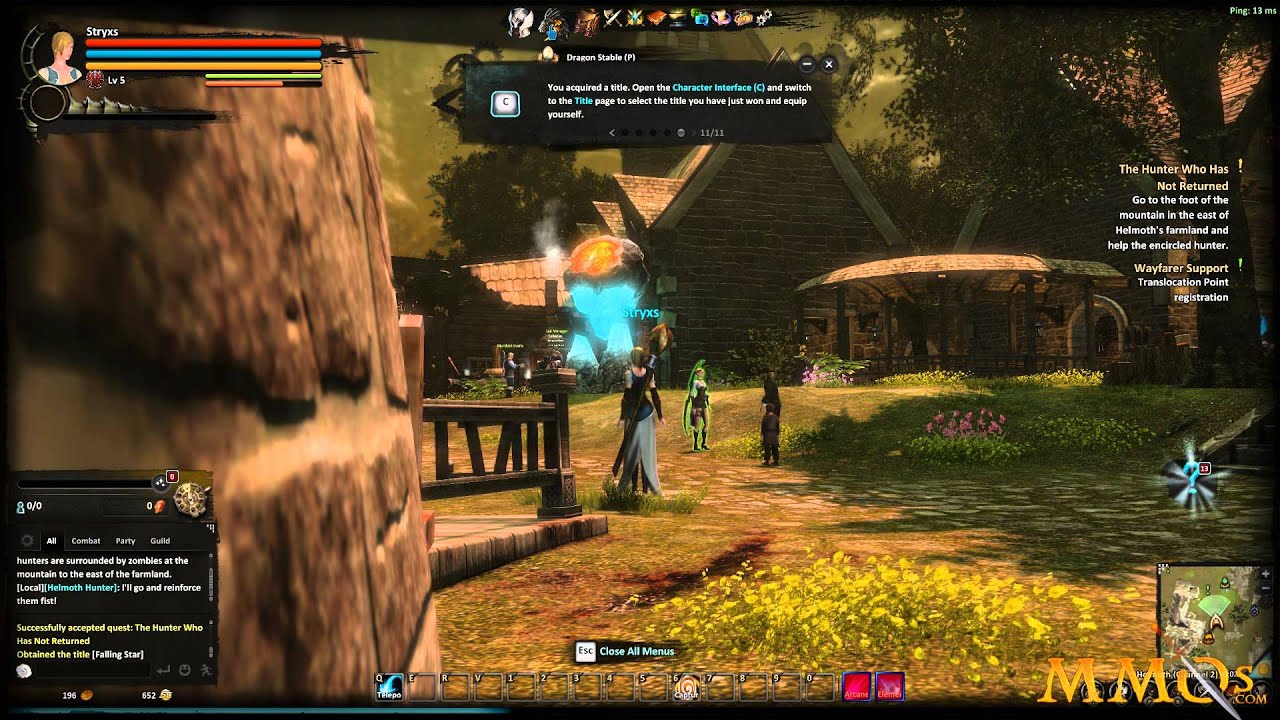Open the gear settings icon in top menu
The width and height of the screenshot is (1280, 720).
coord(765,17)
